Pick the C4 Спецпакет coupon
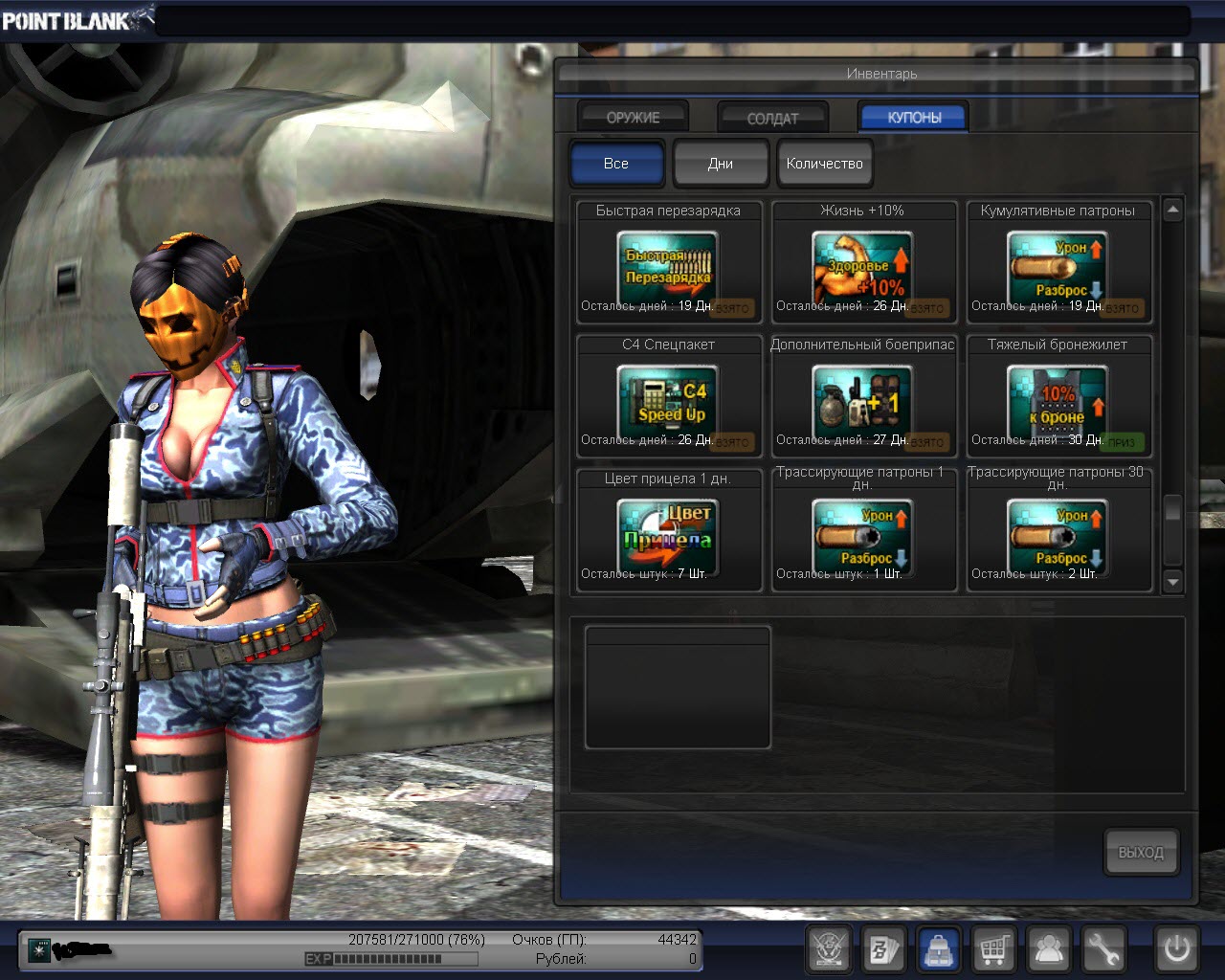Screen dimensions: 1225x980 668,398
